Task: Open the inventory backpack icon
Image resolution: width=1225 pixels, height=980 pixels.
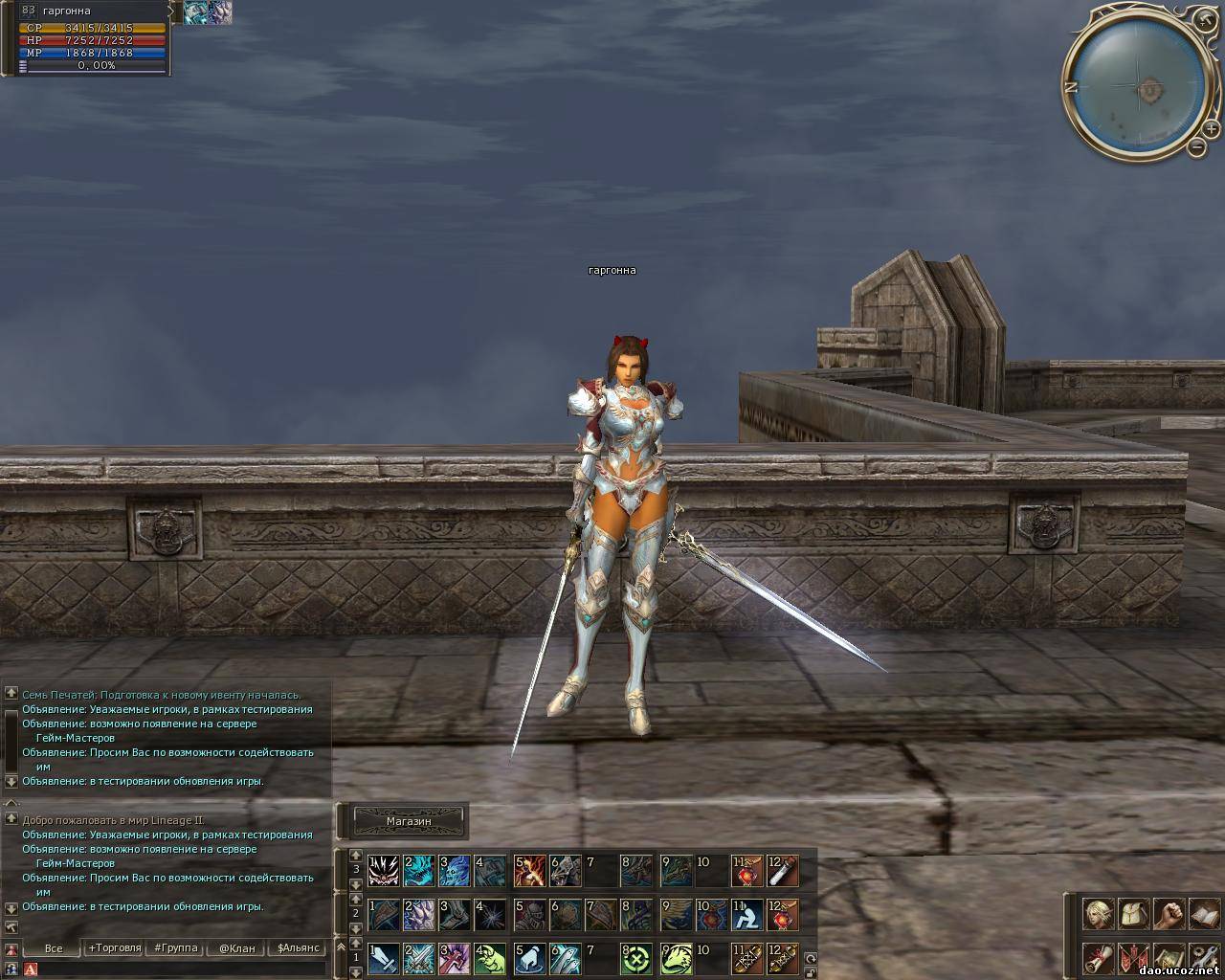Action: pyautogui.click(x=1133, y=914)
